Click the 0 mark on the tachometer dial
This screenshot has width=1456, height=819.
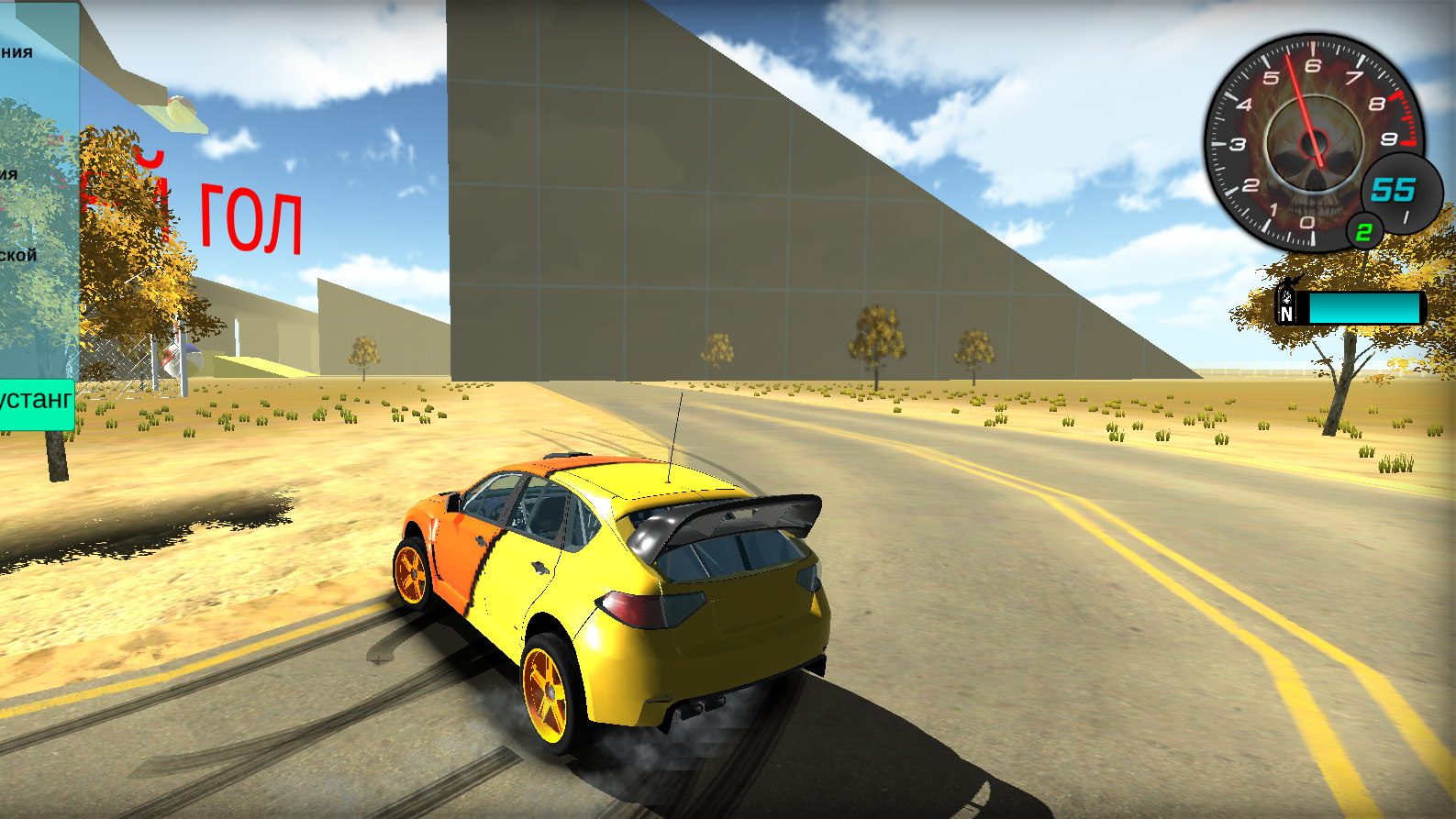pos(1306,220)
